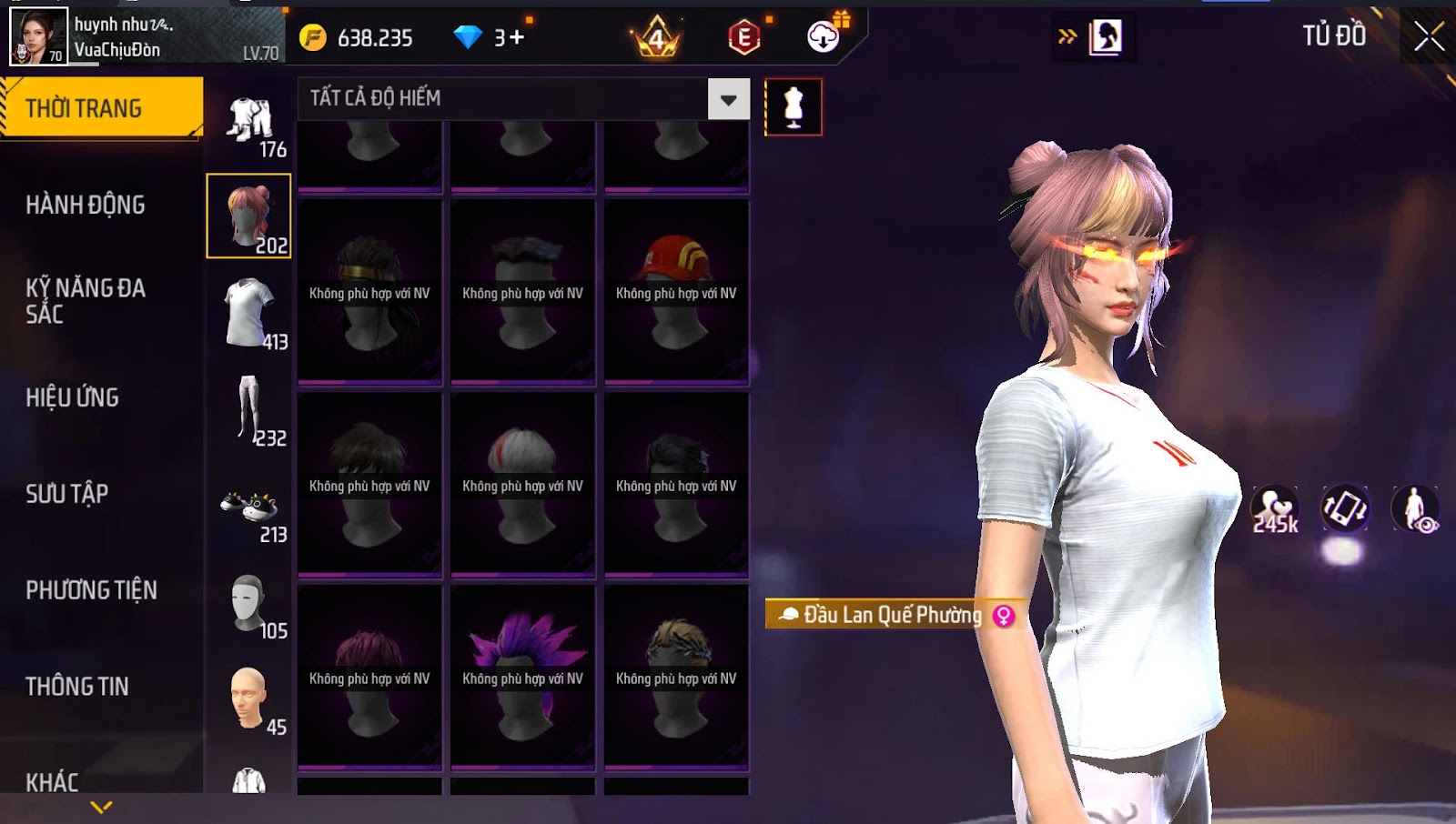Viewport: 1456px width, 824px height.
Task: Switch to the THỜI TRANG tab
Action: (100, 108)
